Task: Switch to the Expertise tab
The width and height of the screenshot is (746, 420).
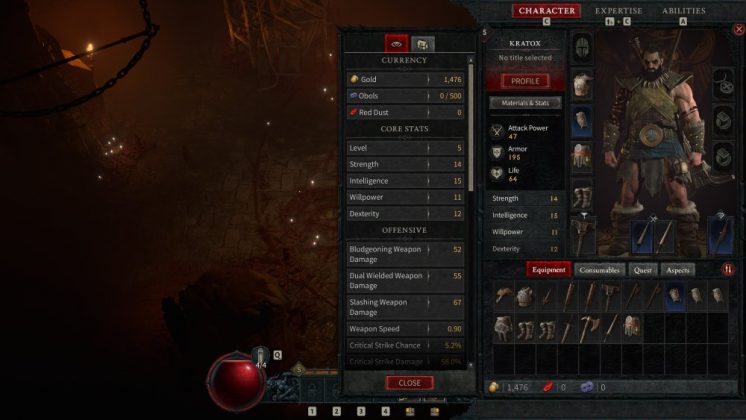Action: [618, 11]
